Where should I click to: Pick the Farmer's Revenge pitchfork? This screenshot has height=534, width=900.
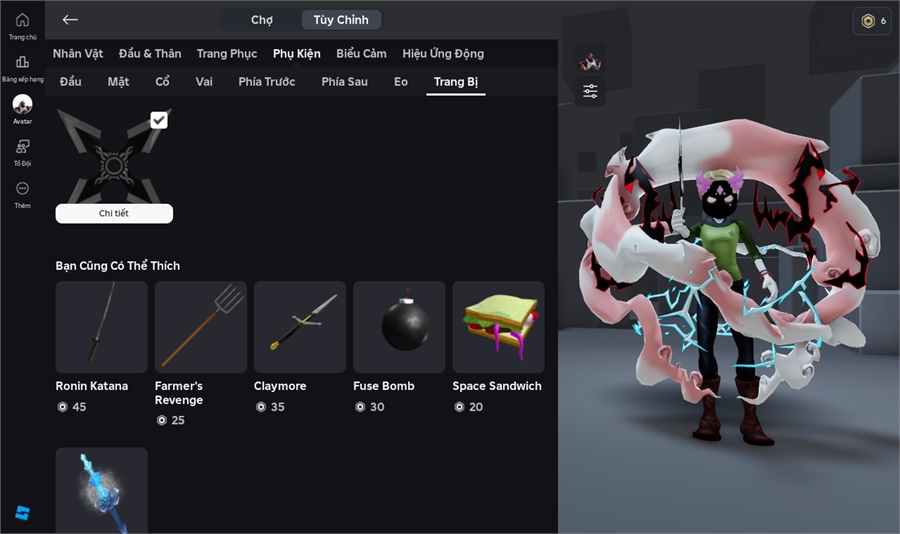coord(200,327)
